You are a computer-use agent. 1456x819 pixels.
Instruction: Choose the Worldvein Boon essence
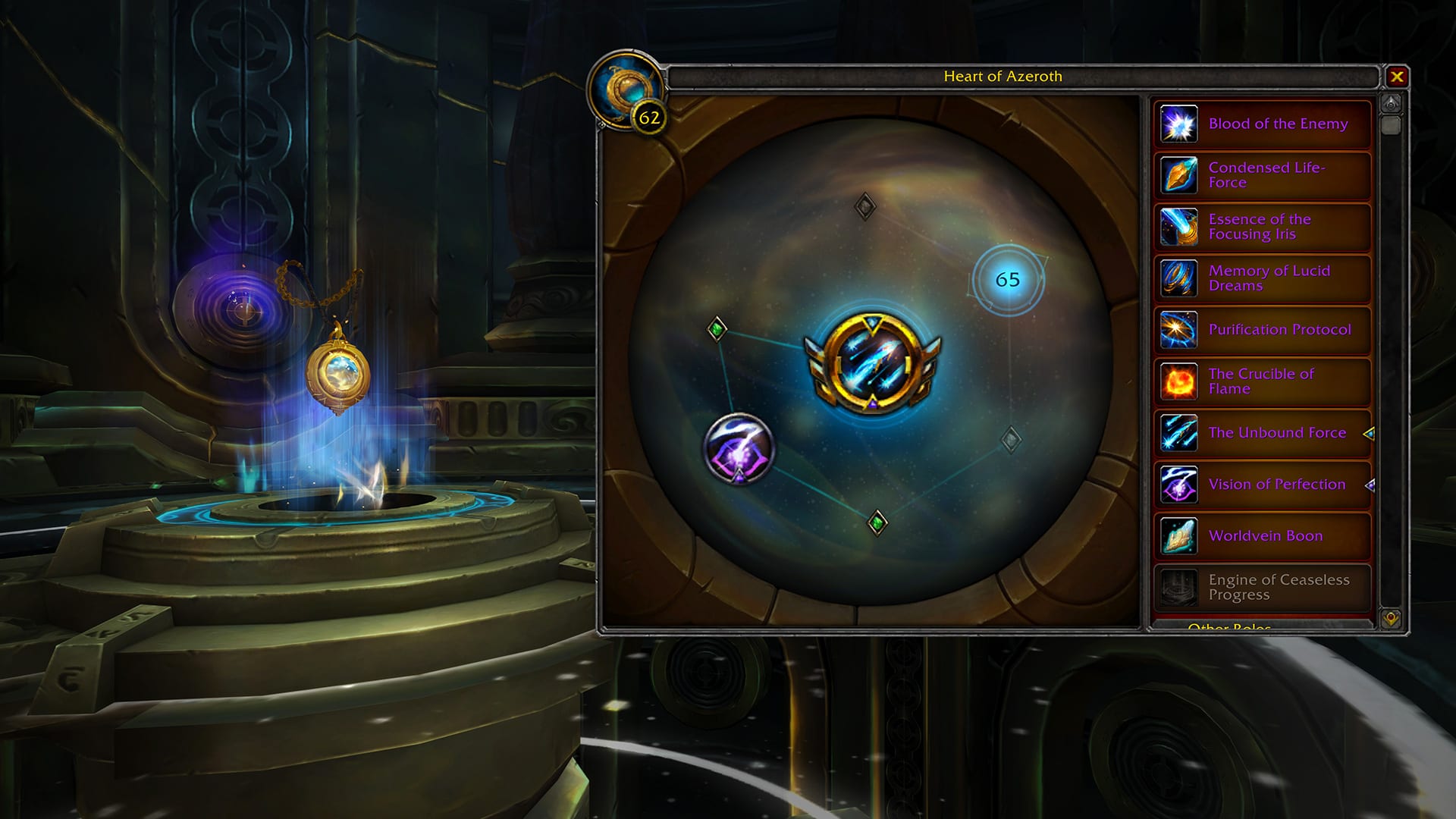[1263, 536]
